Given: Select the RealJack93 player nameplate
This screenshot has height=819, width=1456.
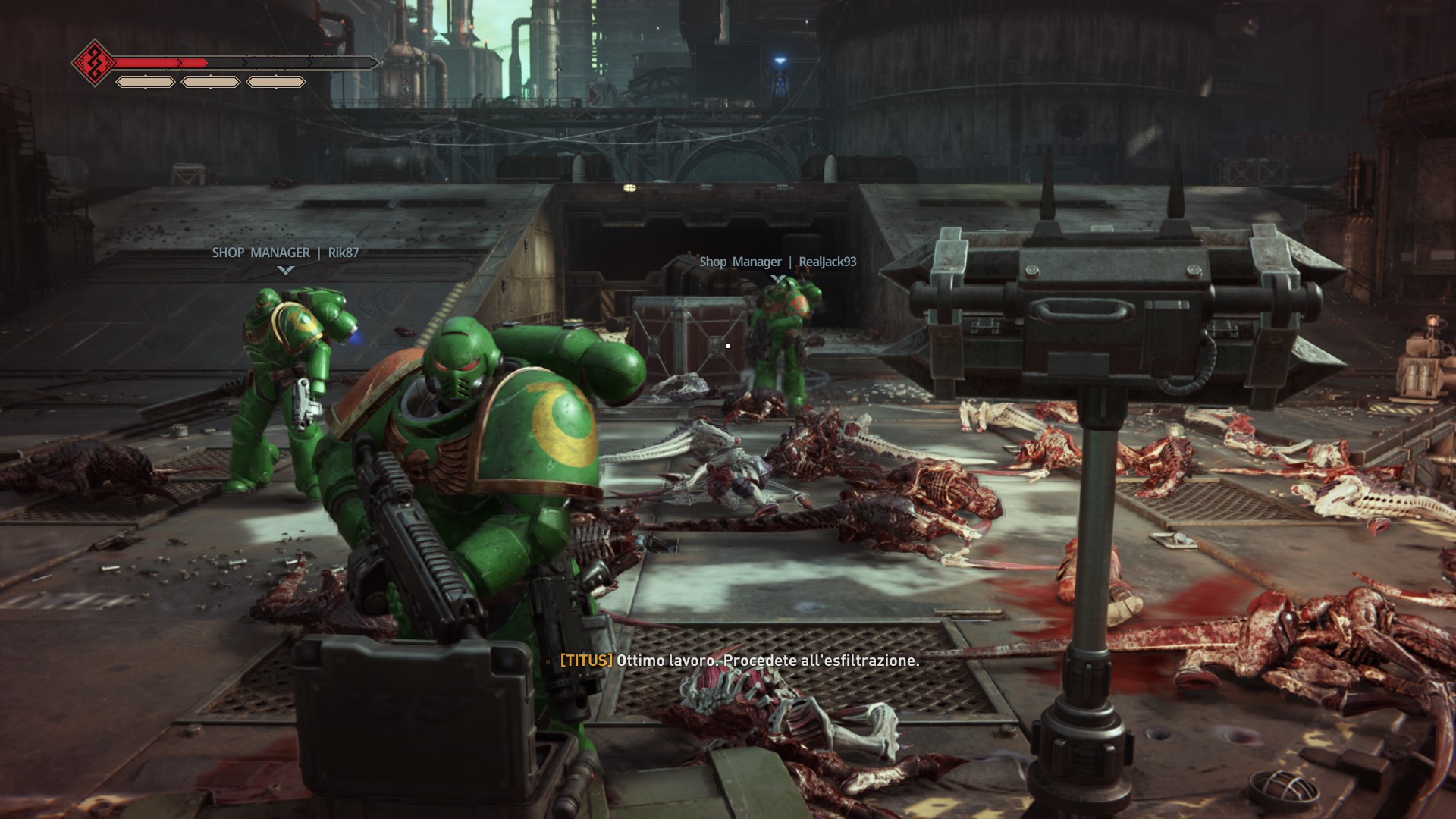Looking at the screenshot, I should [x=777, y=262].
